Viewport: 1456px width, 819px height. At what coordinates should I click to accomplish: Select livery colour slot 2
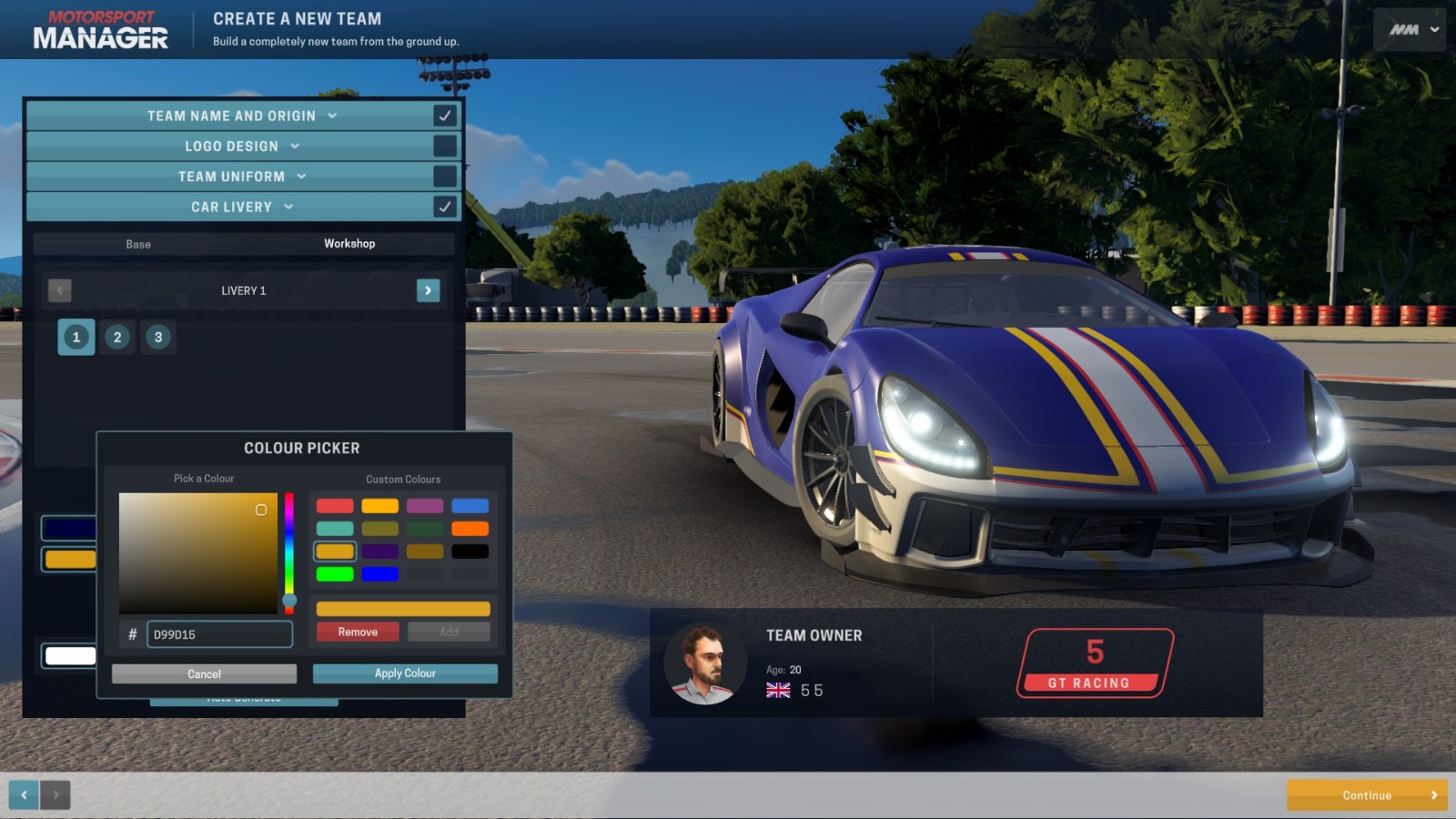pos(117,337)
